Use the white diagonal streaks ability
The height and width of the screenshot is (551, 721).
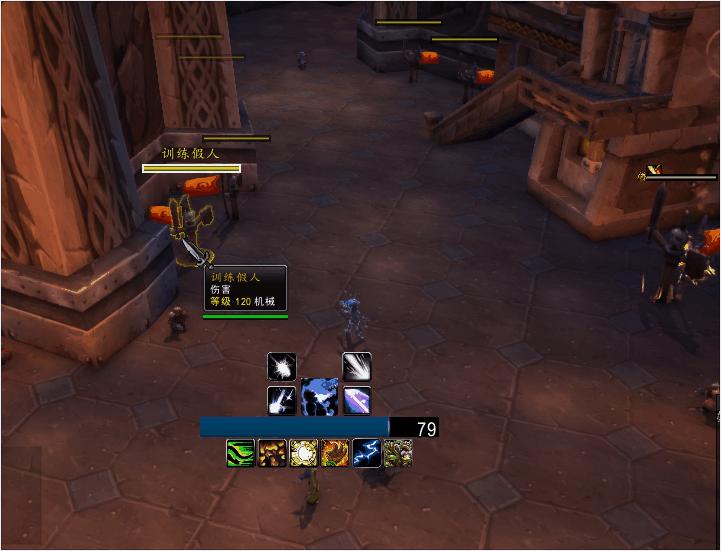click(x=357, y=366)
